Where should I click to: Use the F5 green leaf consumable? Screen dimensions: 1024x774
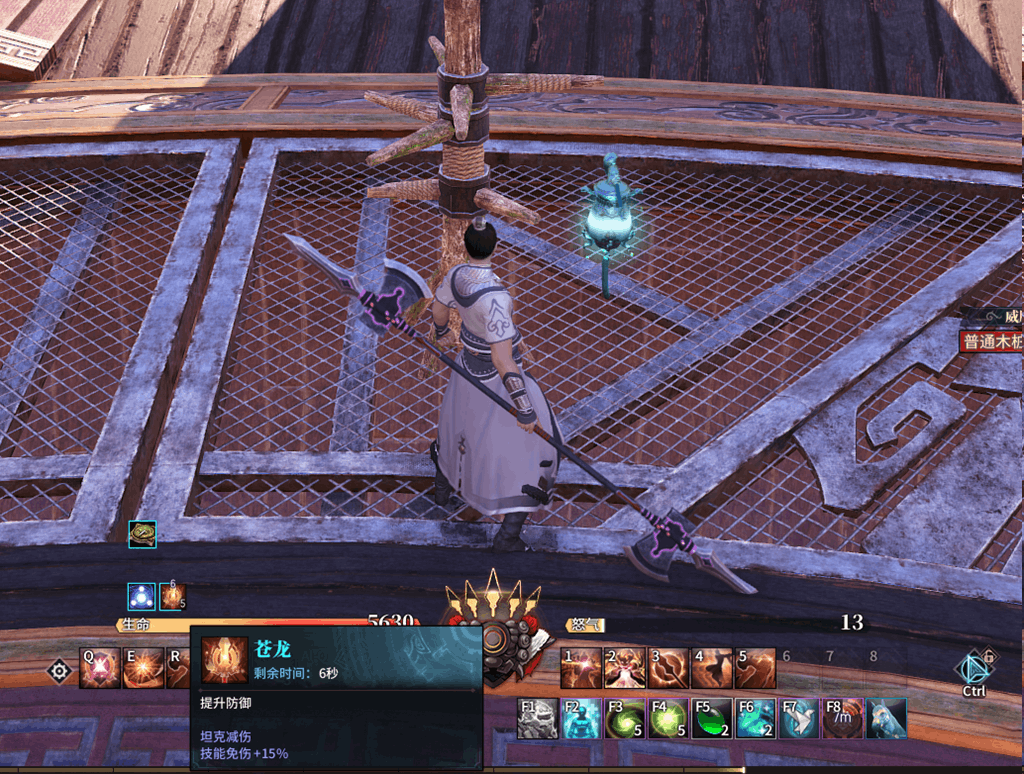[712, 718]
